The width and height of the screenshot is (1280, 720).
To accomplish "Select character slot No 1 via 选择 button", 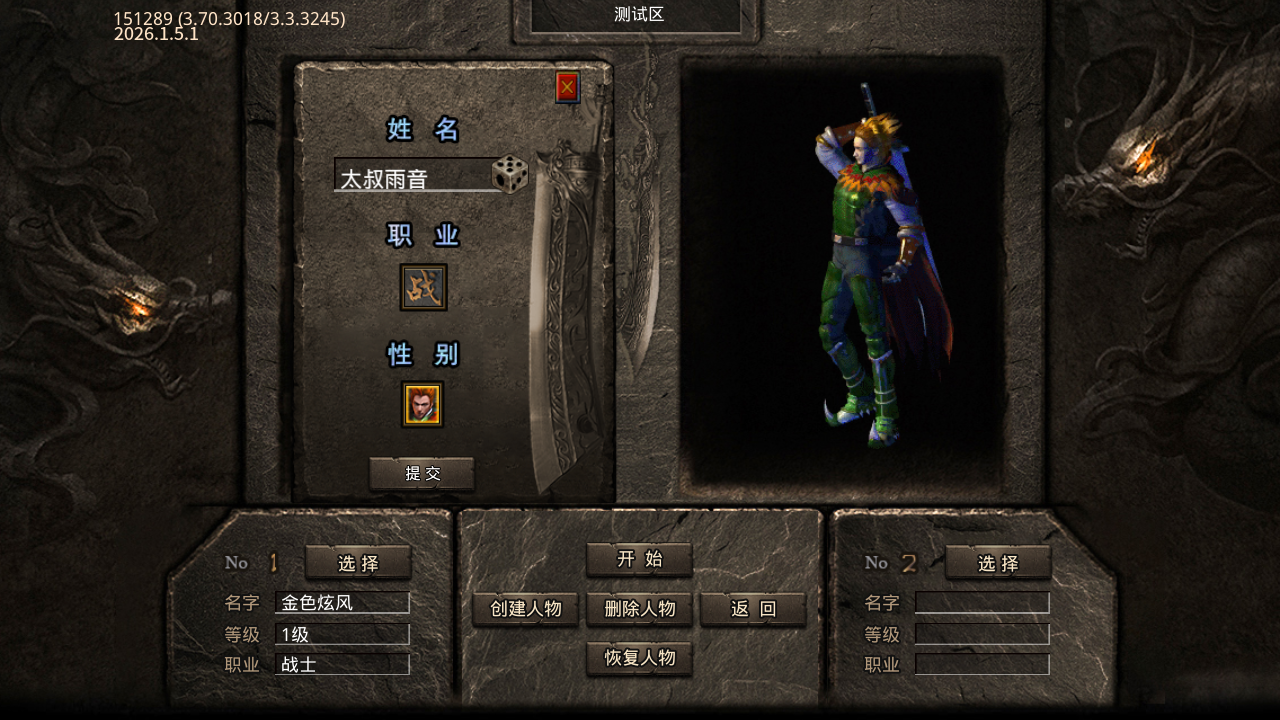I will [357, 563].
